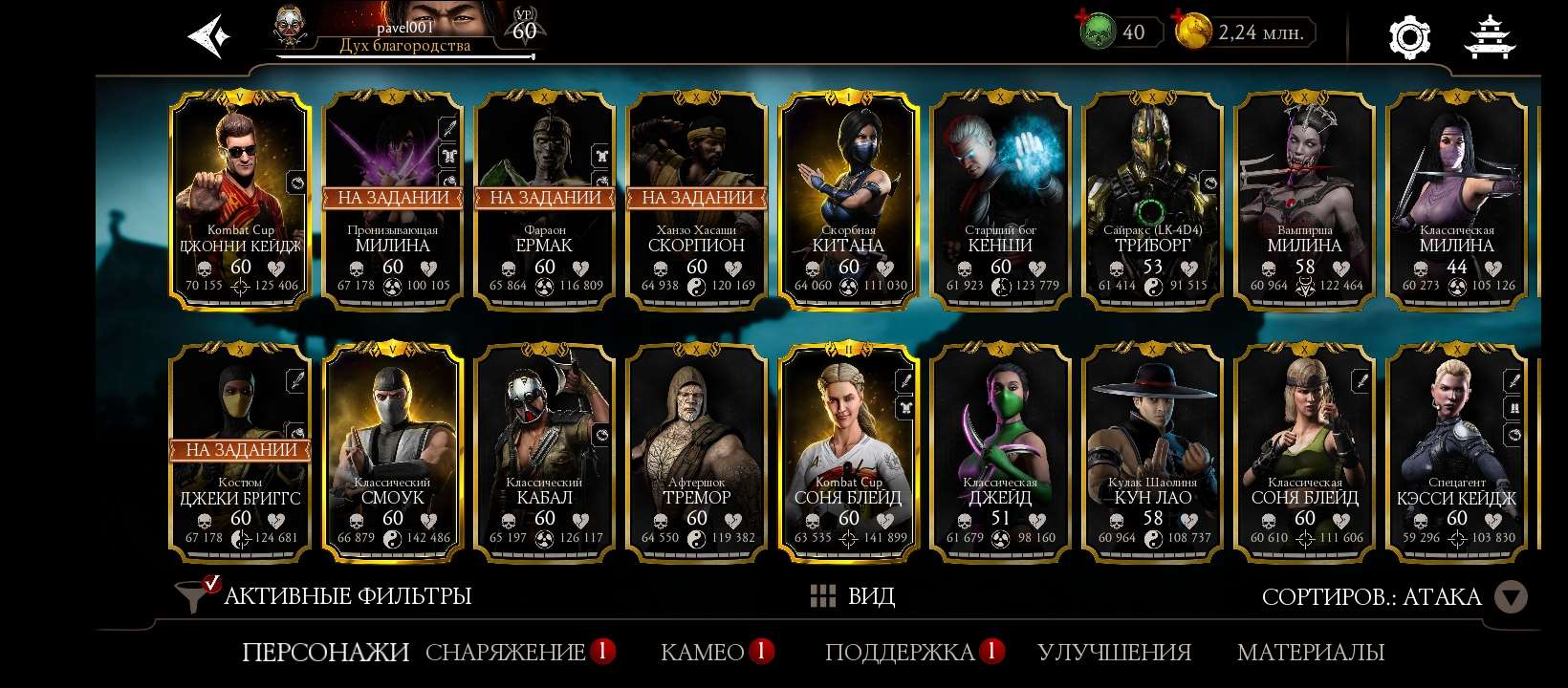
Task: Select the weapon slot icon on Милина card
Action: 448,127
